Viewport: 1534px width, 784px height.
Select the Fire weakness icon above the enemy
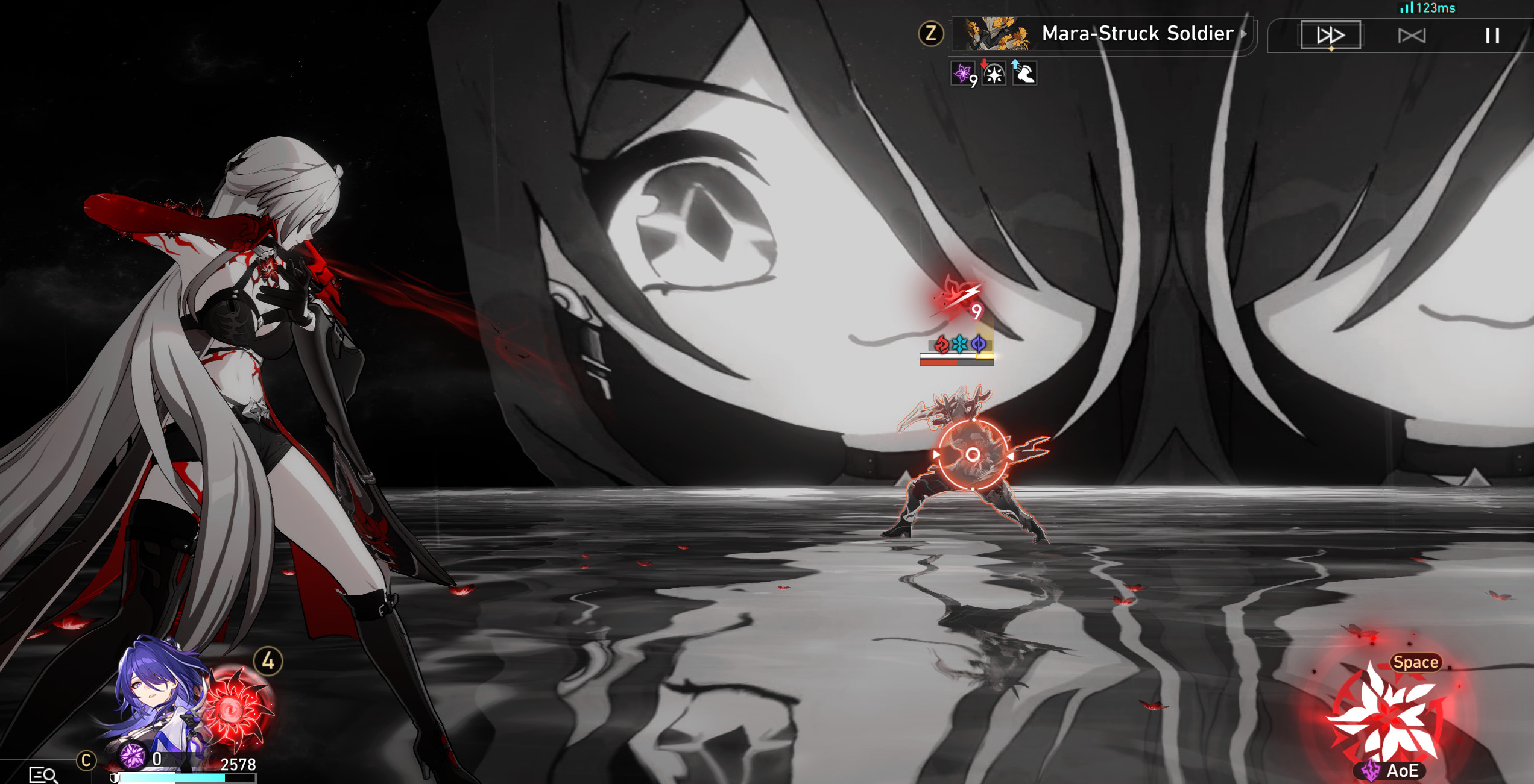click(x=942, y=345)
